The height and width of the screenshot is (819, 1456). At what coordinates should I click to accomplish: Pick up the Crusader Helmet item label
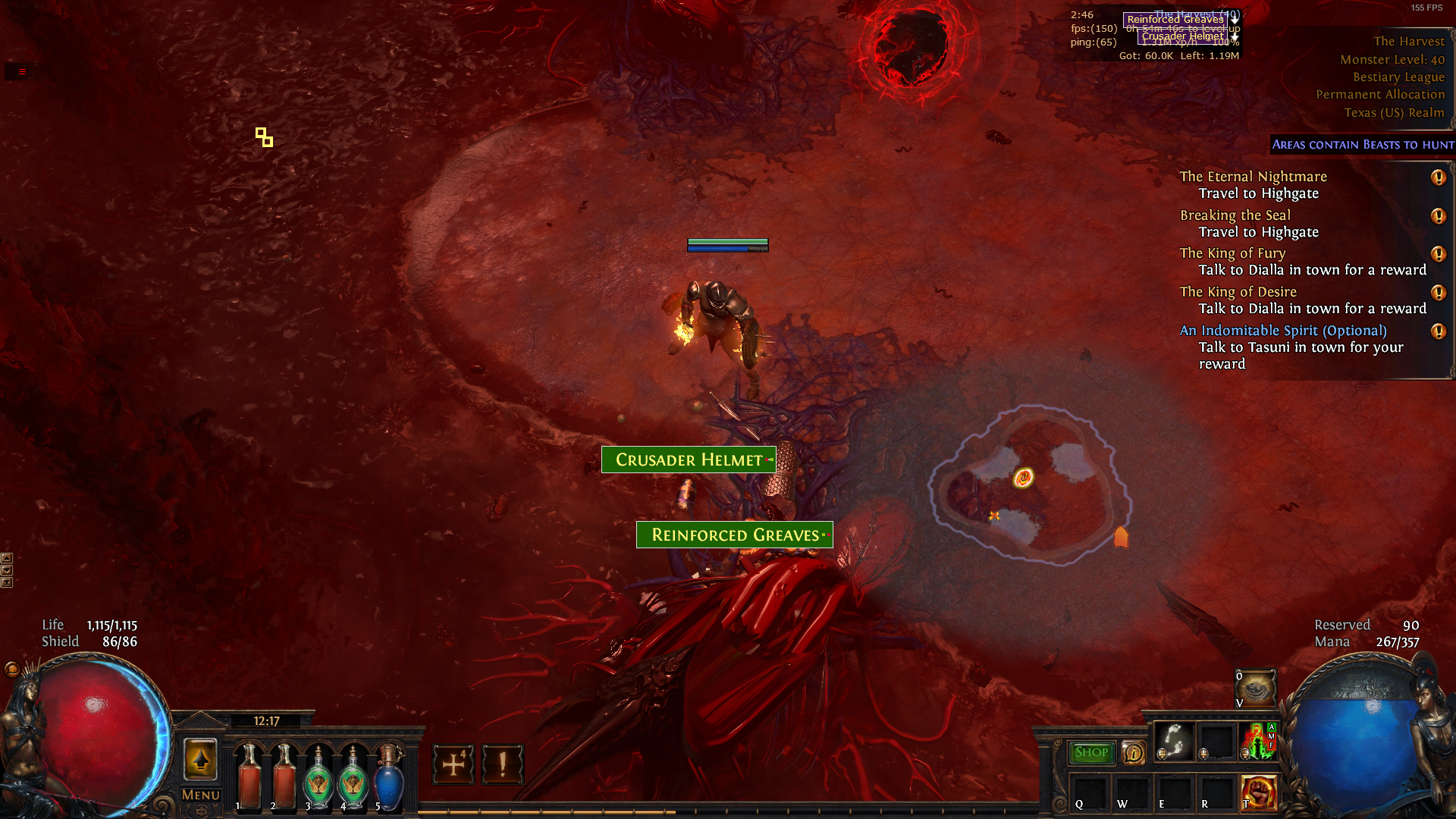coord(688,460)
